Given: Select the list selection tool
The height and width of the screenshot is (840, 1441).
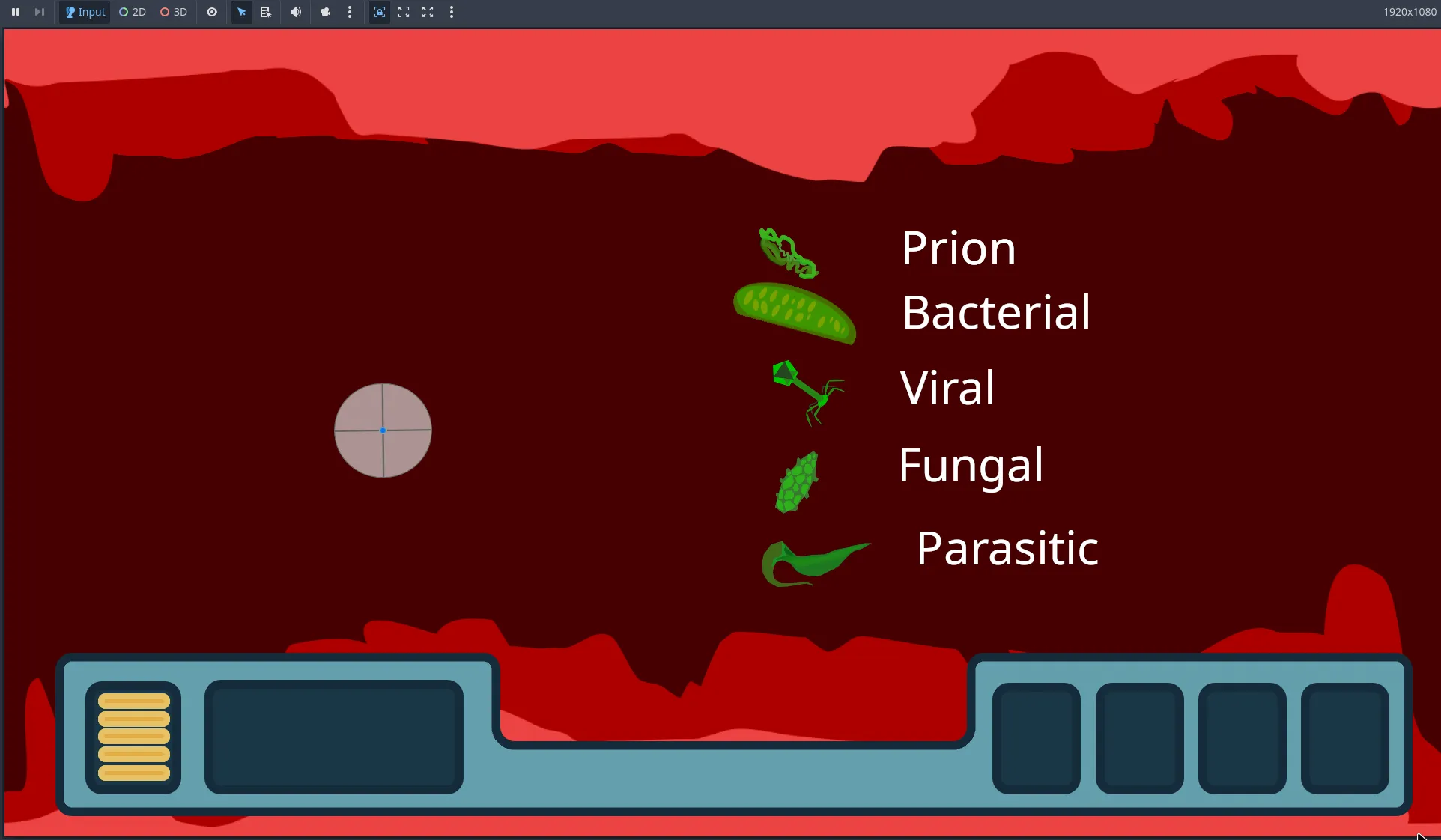Looking at the screenshot, I should (265, 12).
